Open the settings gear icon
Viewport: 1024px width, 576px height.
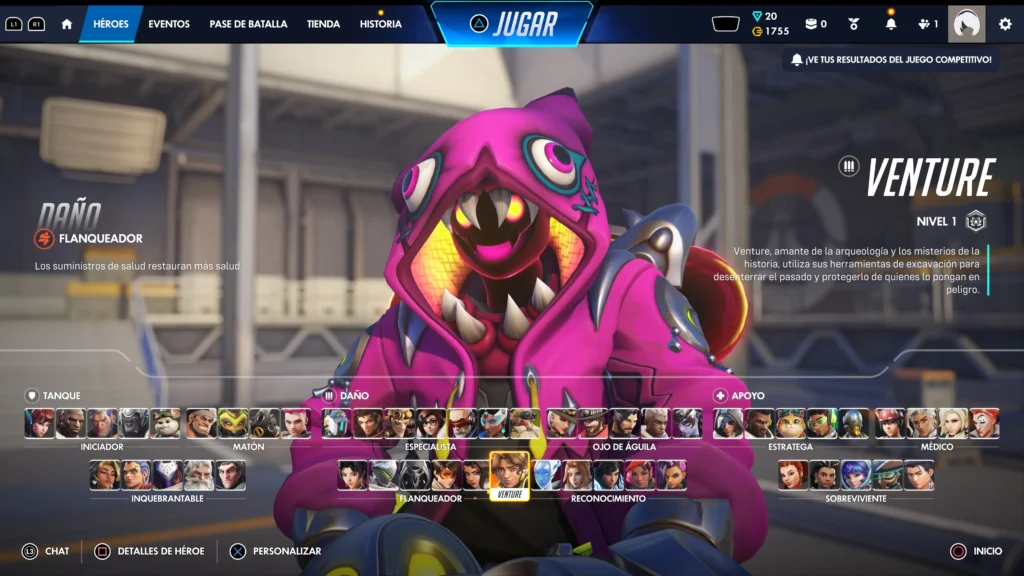1005,24
